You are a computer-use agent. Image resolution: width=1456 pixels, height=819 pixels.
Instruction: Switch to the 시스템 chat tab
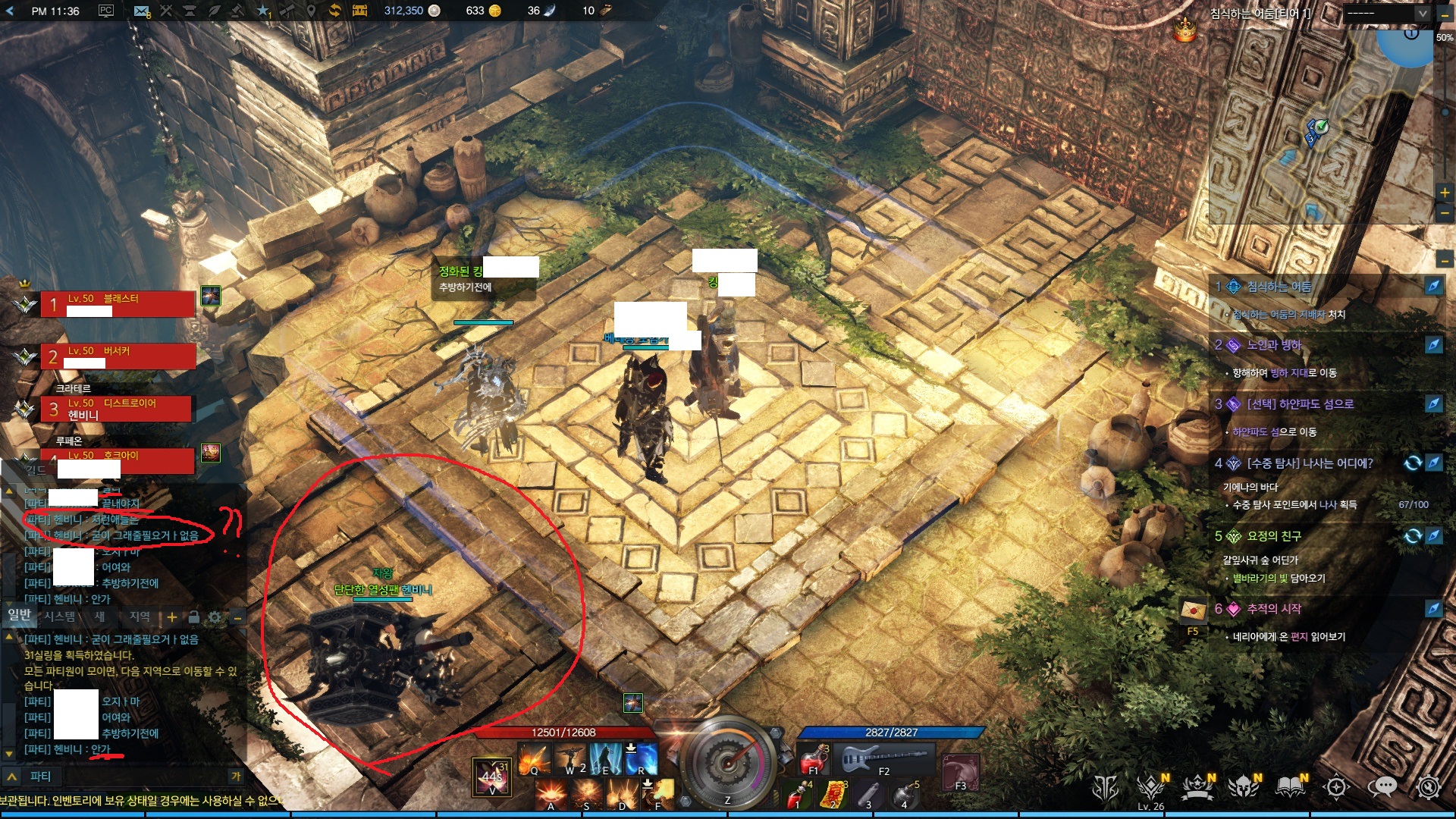pyautogui.click(x=60, y=617)
